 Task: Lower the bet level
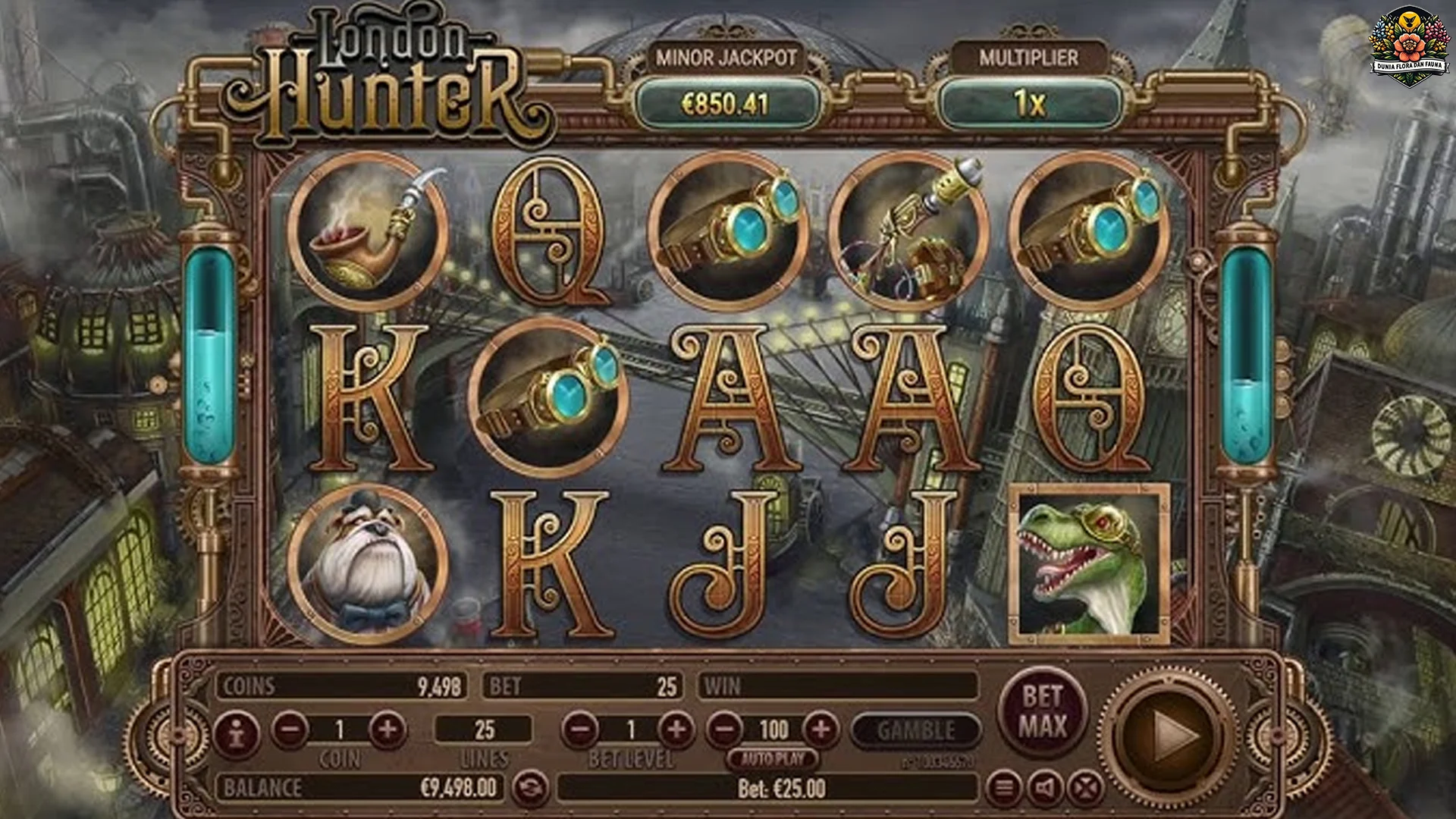[581, 730]
